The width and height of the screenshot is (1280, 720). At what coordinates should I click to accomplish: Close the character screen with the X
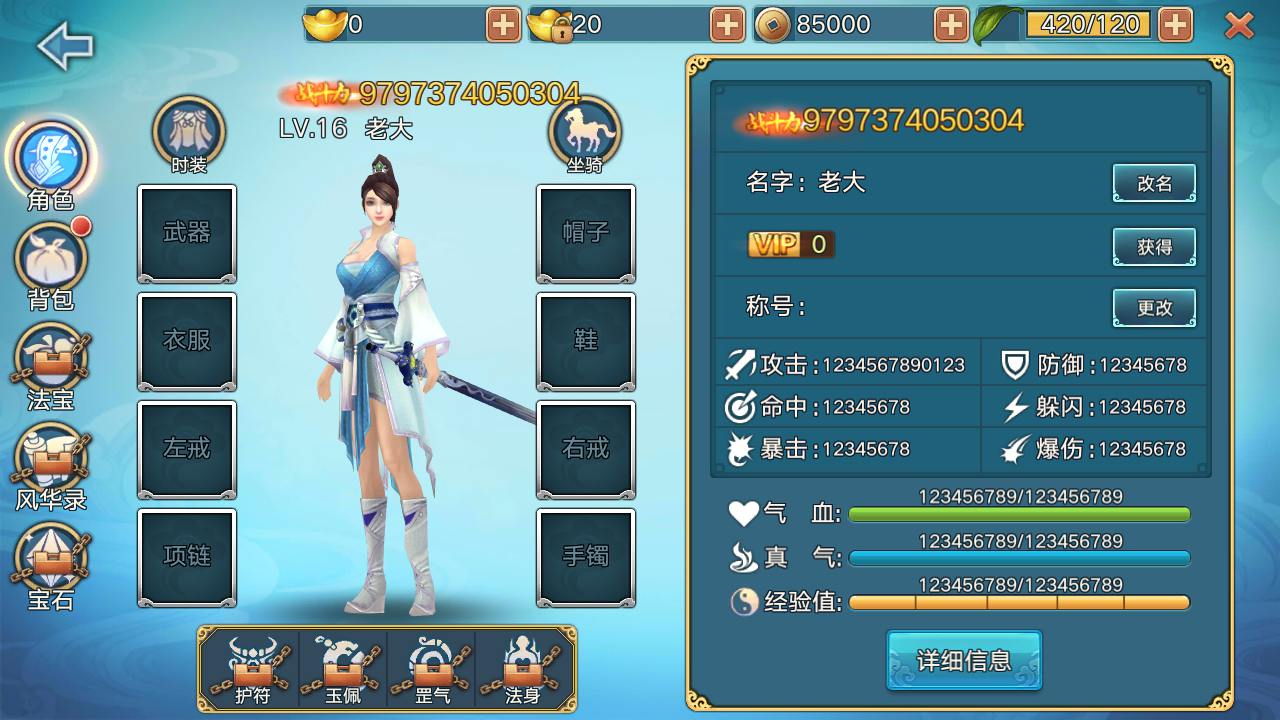1239,25
